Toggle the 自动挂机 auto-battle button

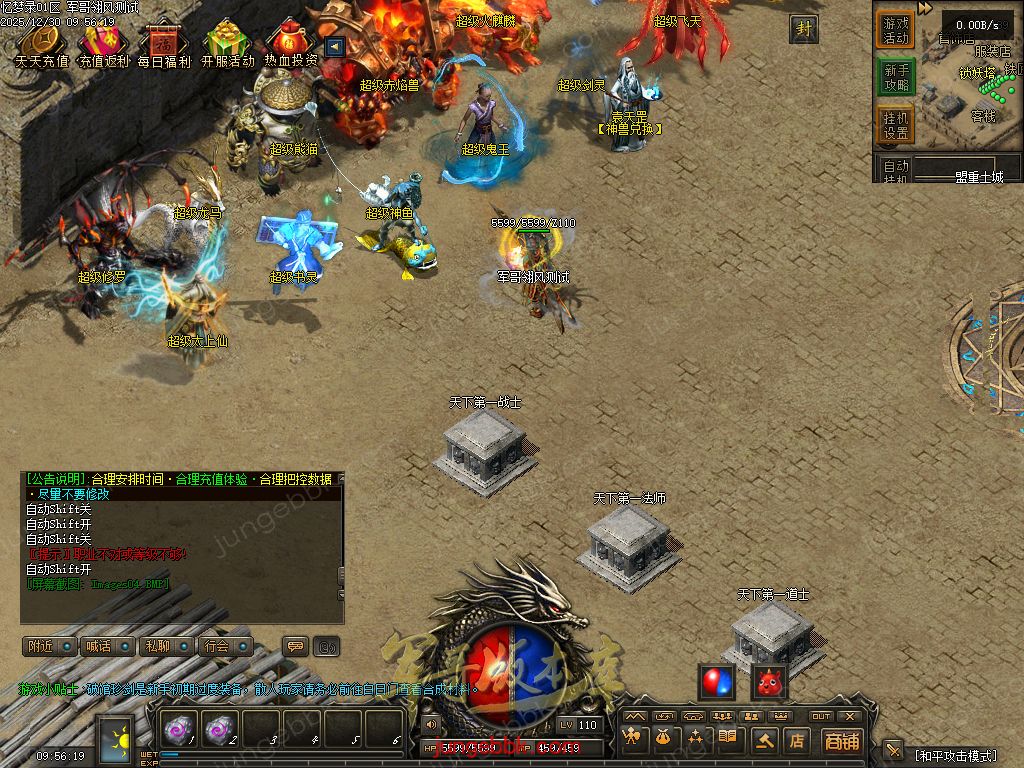point(896,170)
